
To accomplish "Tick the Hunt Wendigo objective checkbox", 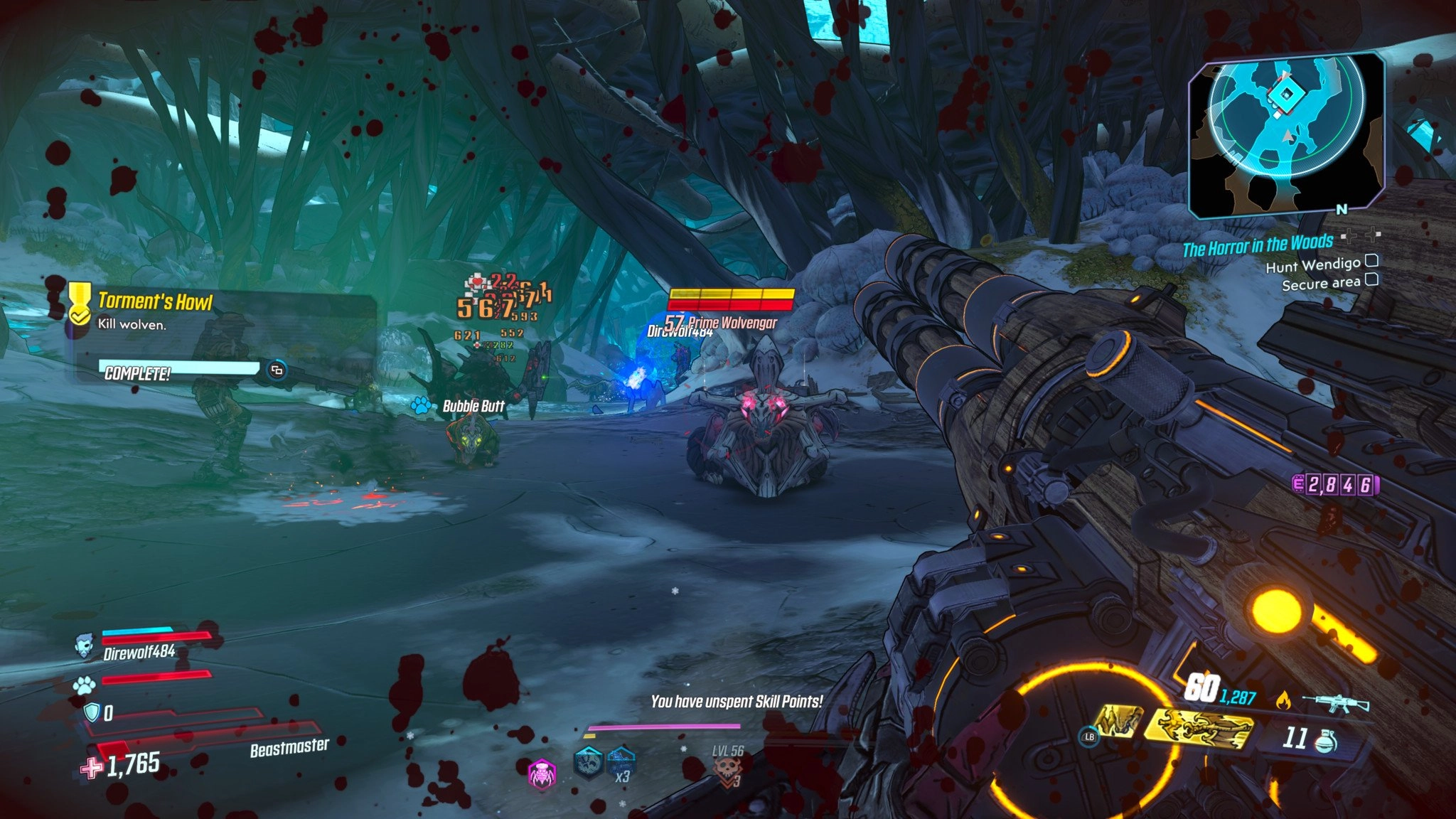I will coord(1371,261).
